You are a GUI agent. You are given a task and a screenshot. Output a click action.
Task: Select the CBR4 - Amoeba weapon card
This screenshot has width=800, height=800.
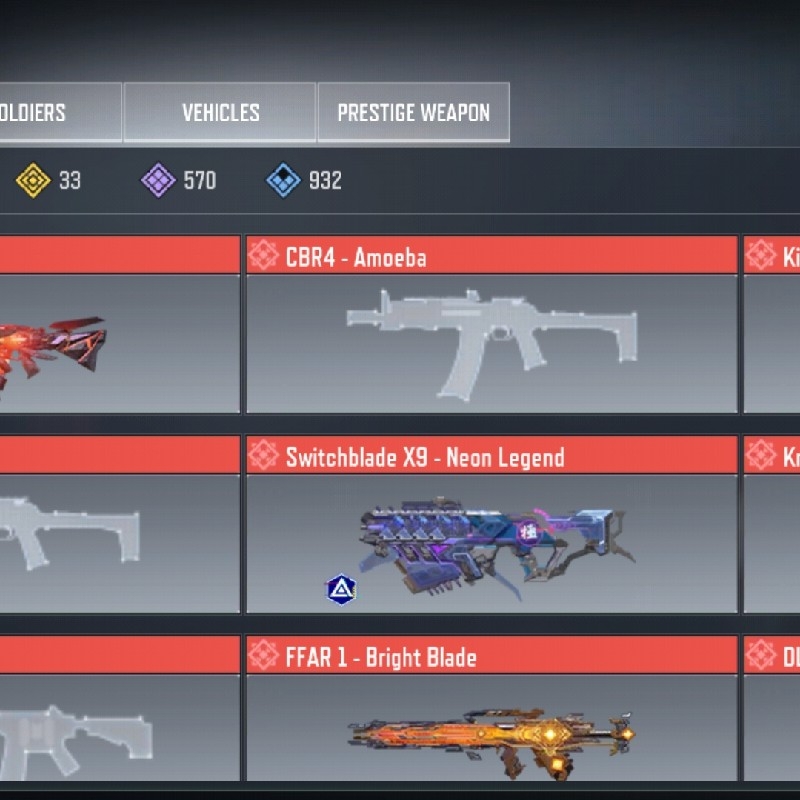(491, 325)
